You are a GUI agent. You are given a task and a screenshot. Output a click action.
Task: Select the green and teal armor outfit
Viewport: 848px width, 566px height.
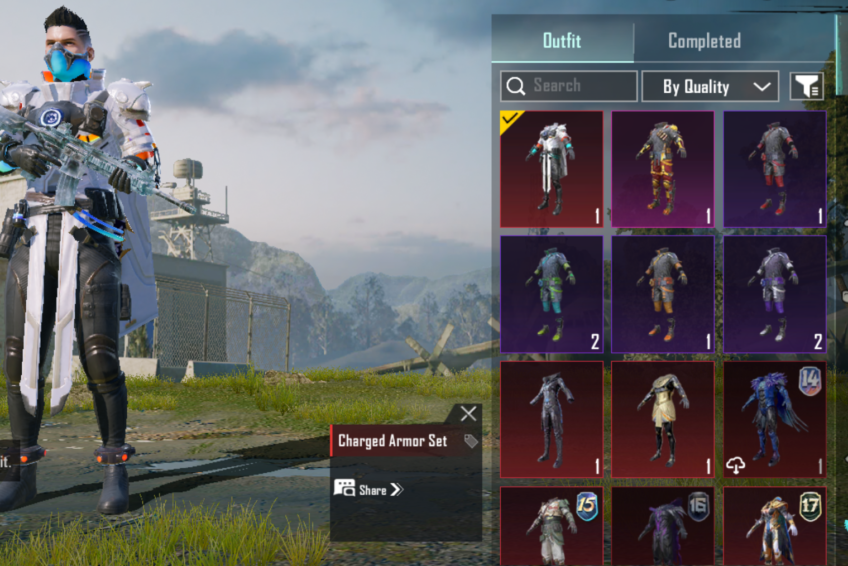pos(551,294)
